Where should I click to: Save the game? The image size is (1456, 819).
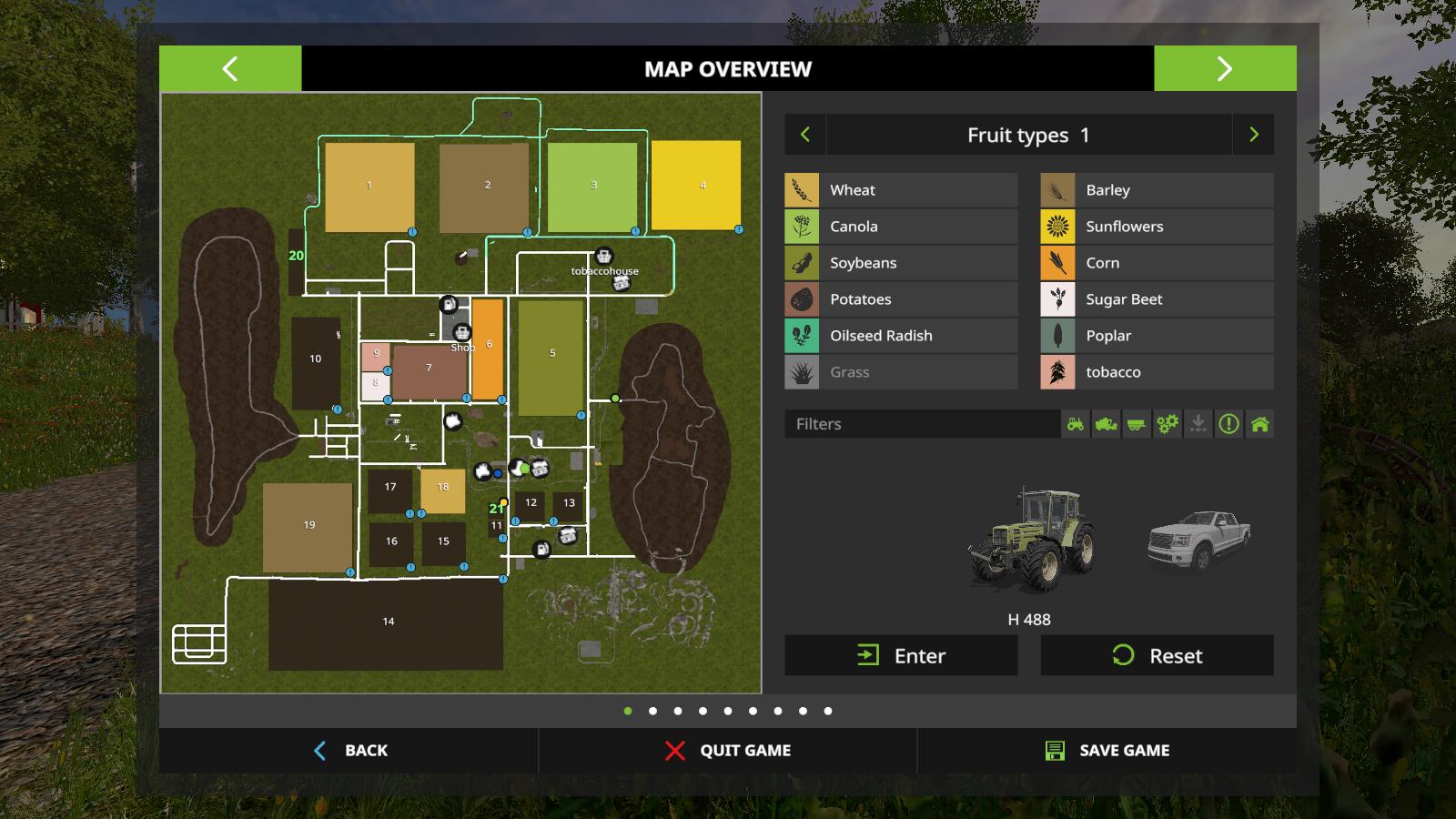tap(1107, 750)
